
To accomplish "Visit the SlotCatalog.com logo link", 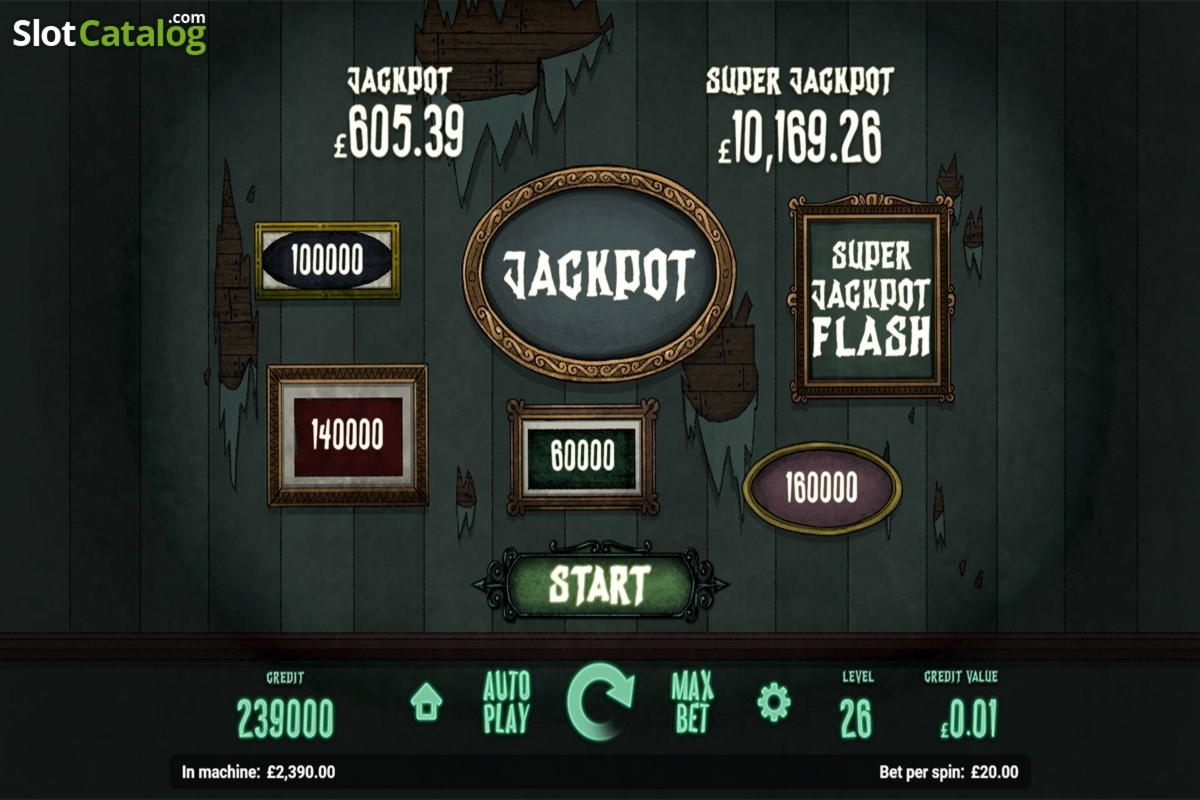I will tap(110, 32).
